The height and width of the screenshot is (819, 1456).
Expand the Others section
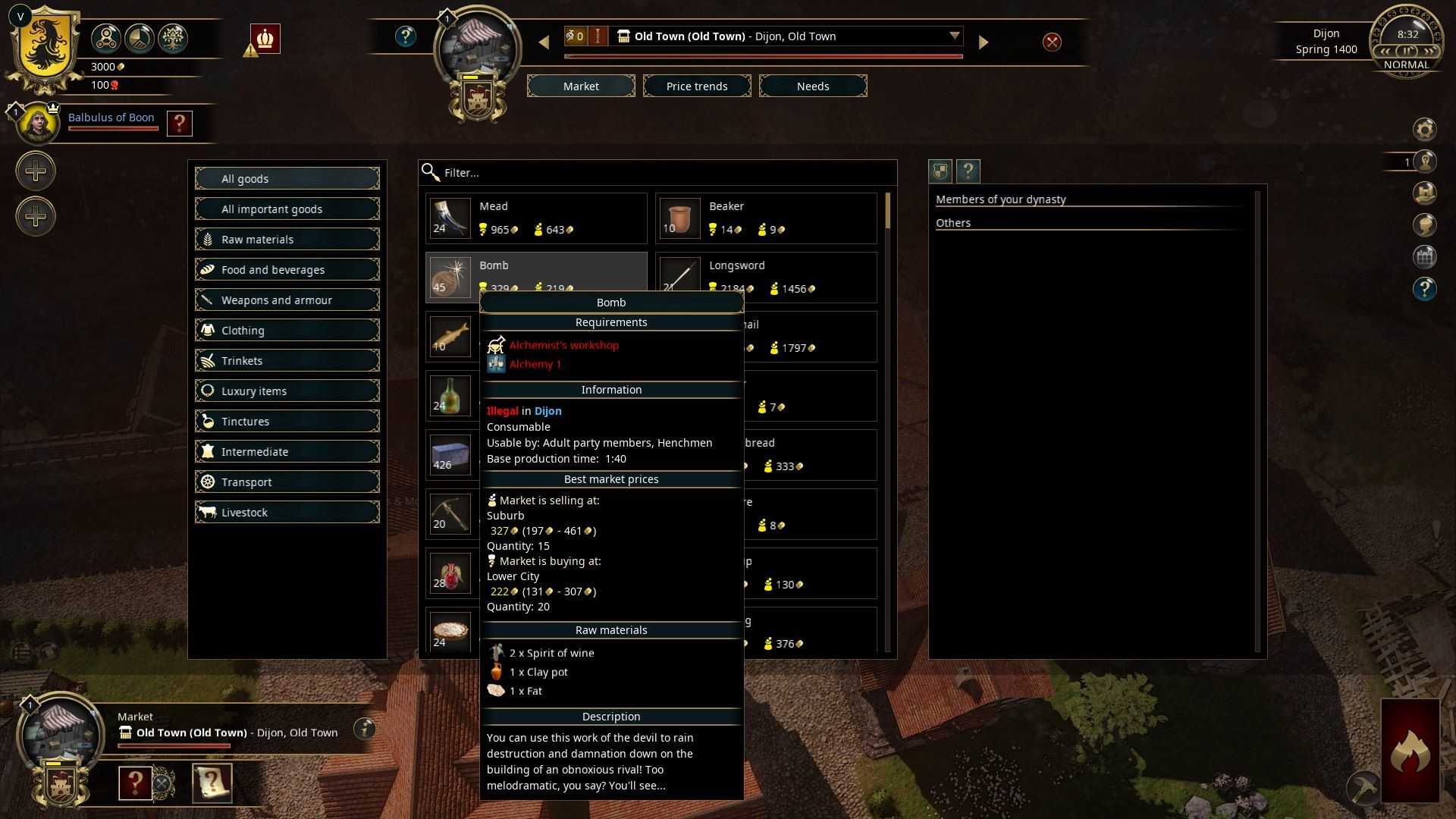tap(953, 222)
